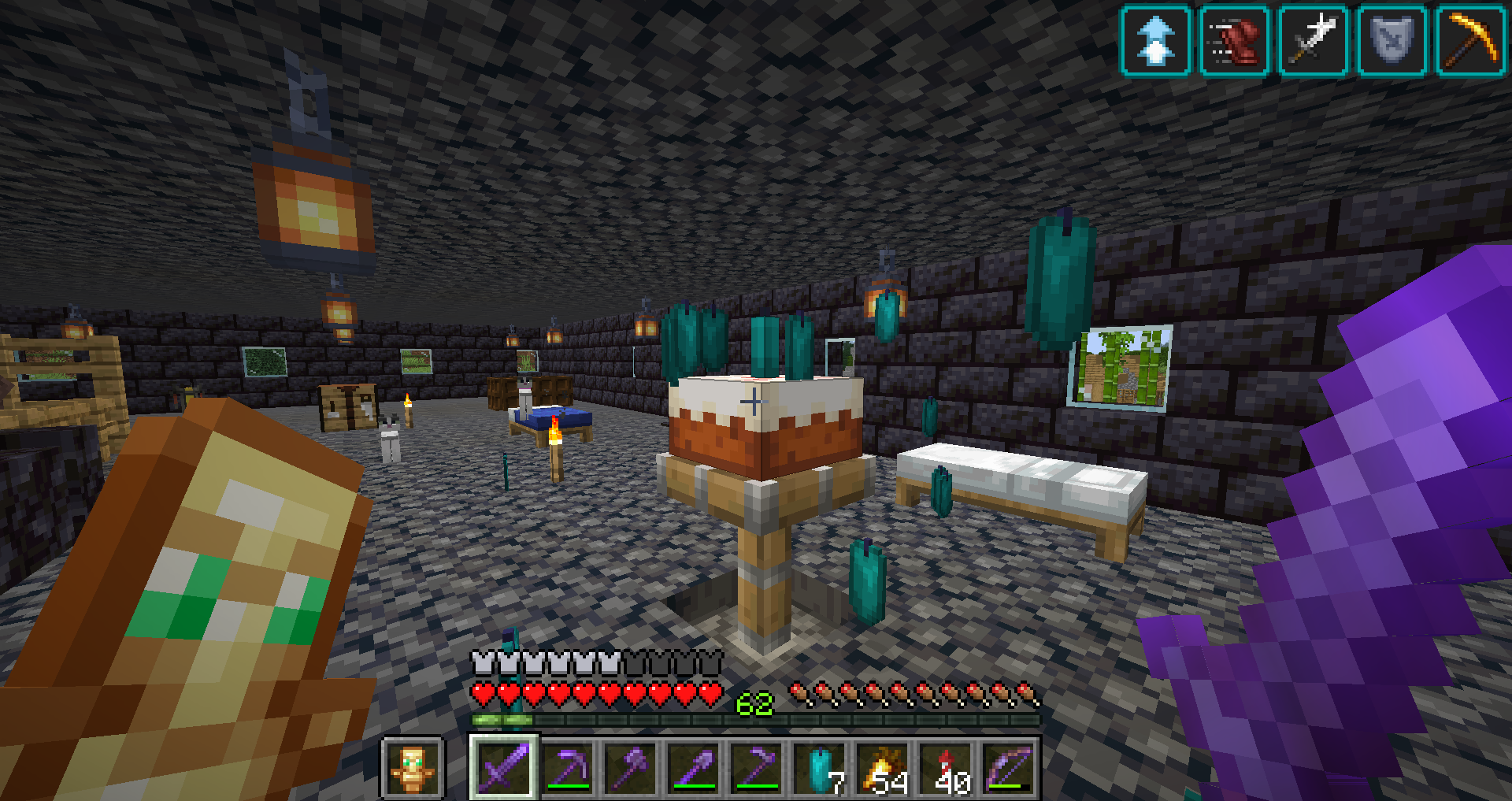1512x801 pixels.
Task: Click the Speed boot status effect icon
Action: tap(1235, 40)
